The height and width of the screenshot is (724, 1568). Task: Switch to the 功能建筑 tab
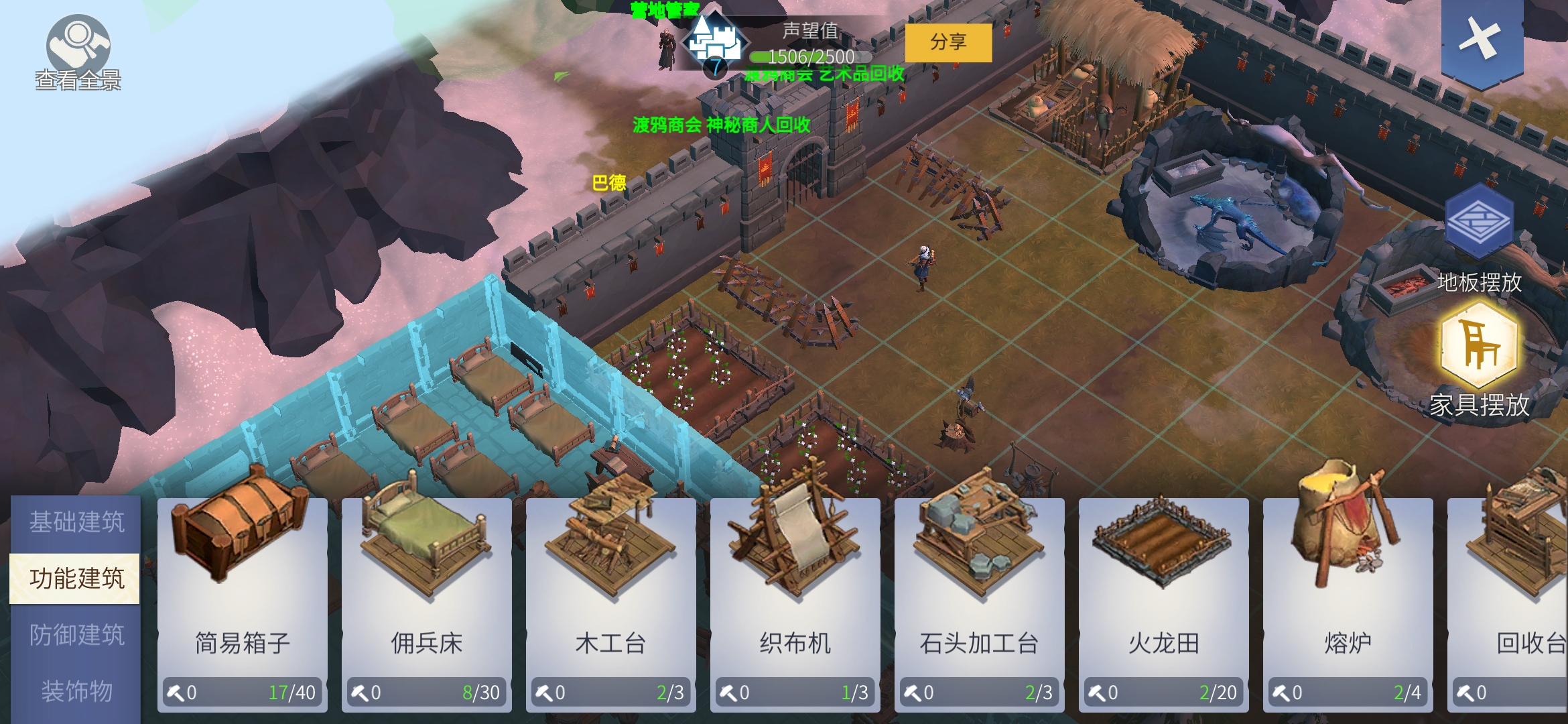76,579
